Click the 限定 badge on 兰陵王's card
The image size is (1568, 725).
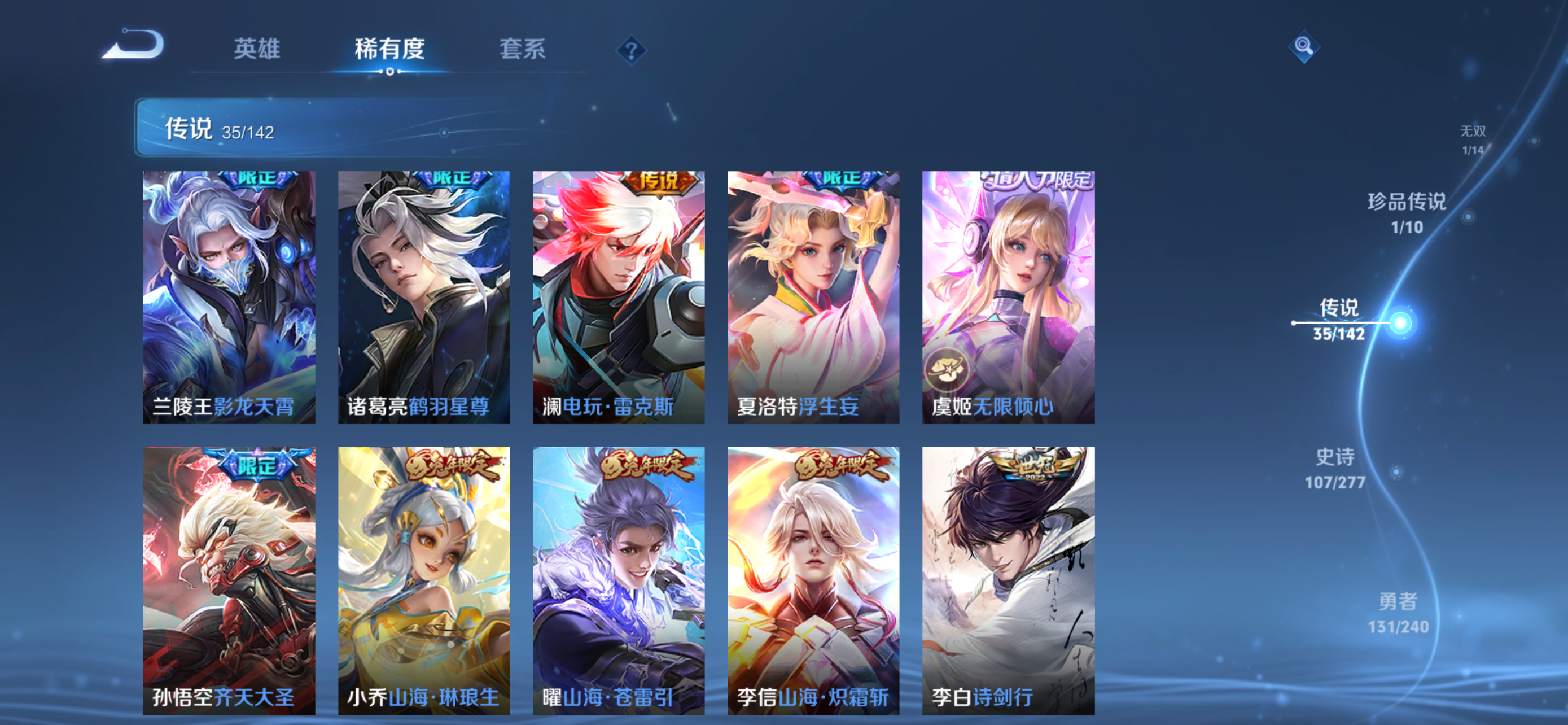pos(256,180)
